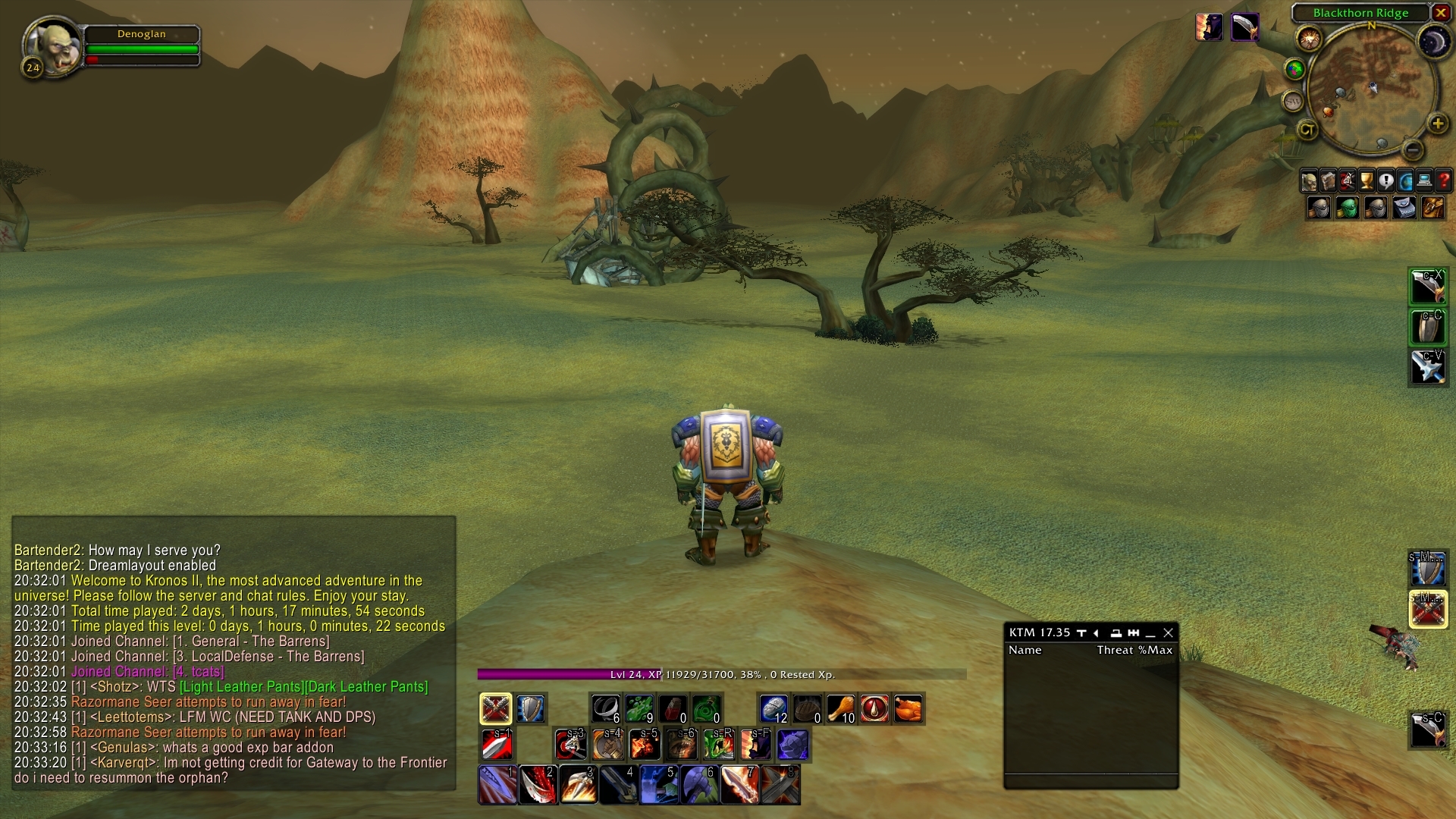Image resolution: width=1456 pixels, height=819 pixels.
Task: Open the spellbook micro button
Action: tap(1328, 181)
